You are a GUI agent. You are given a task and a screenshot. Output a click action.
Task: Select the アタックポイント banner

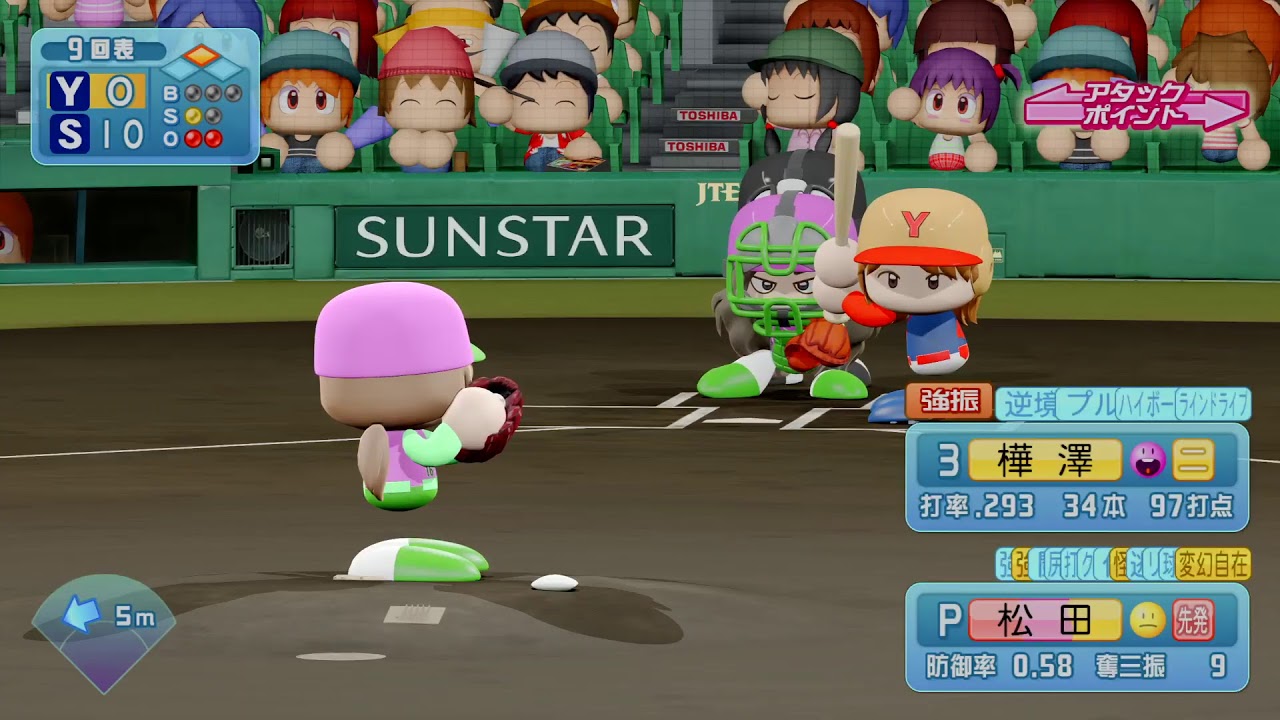click(x=1135, y=107)
